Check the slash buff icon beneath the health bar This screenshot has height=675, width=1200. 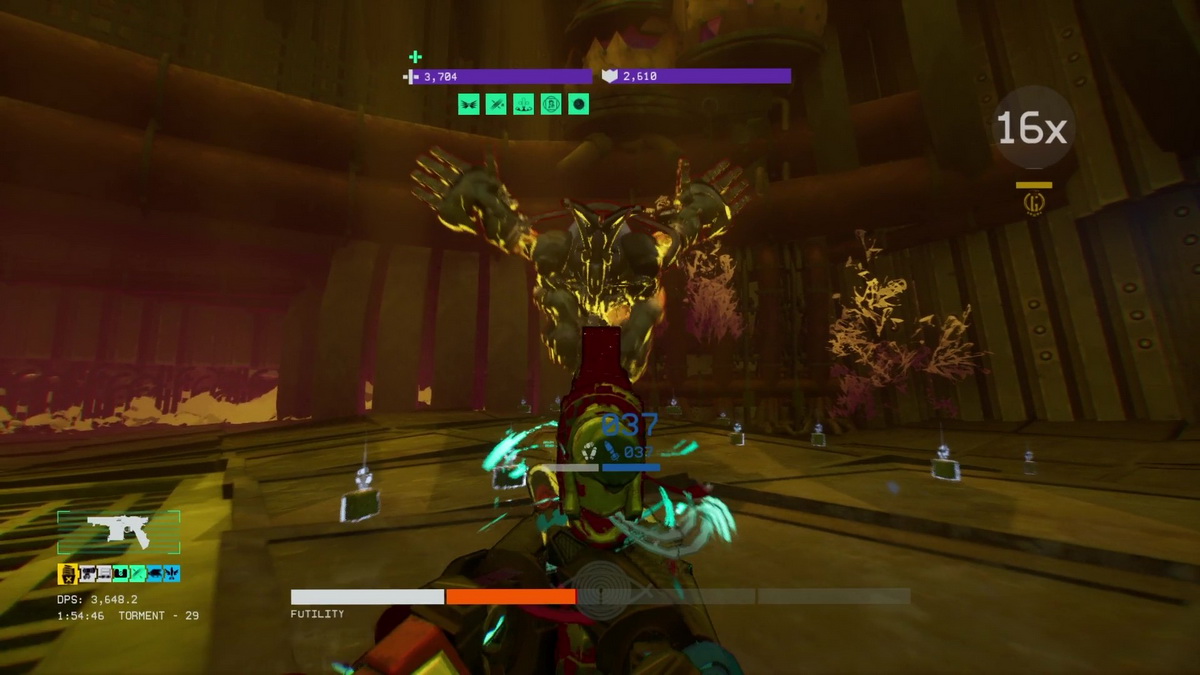(496, 104)
